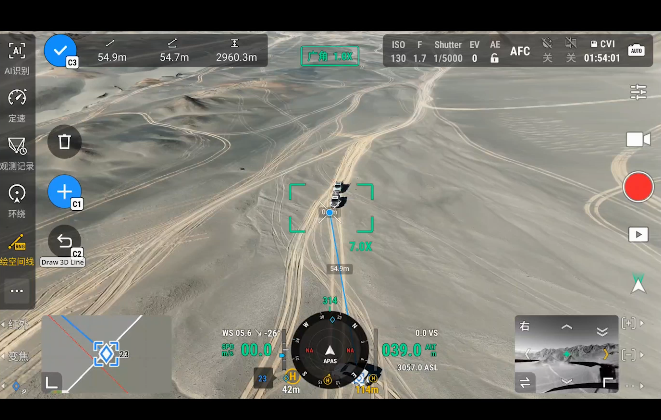Click the green navigation arrow icon
Image resolution: width=661 pixels, height=420 pixels.
[x=638, y=285]
